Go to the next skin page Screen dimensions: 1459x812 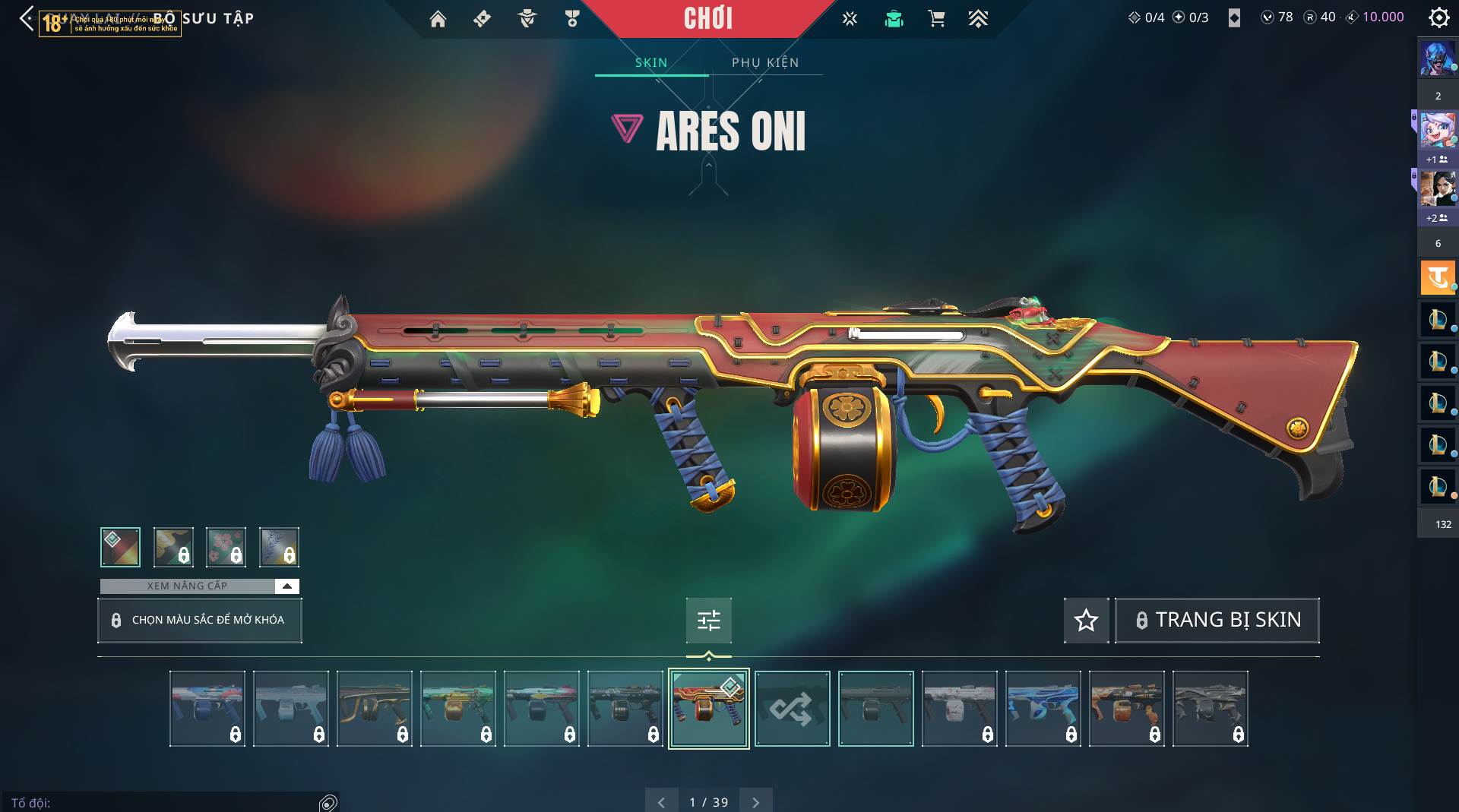point(755,802)
